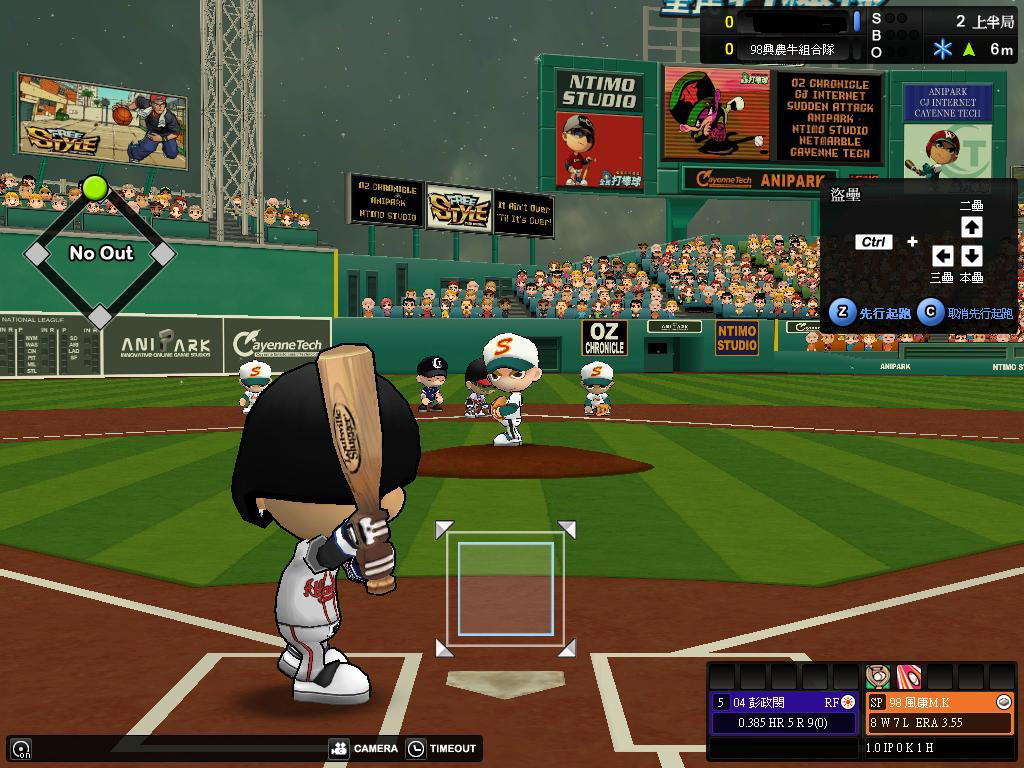The image size is (1024, 768).
Task: Toggle the circular 'on' icon in bottom bar
Action: 21,748
